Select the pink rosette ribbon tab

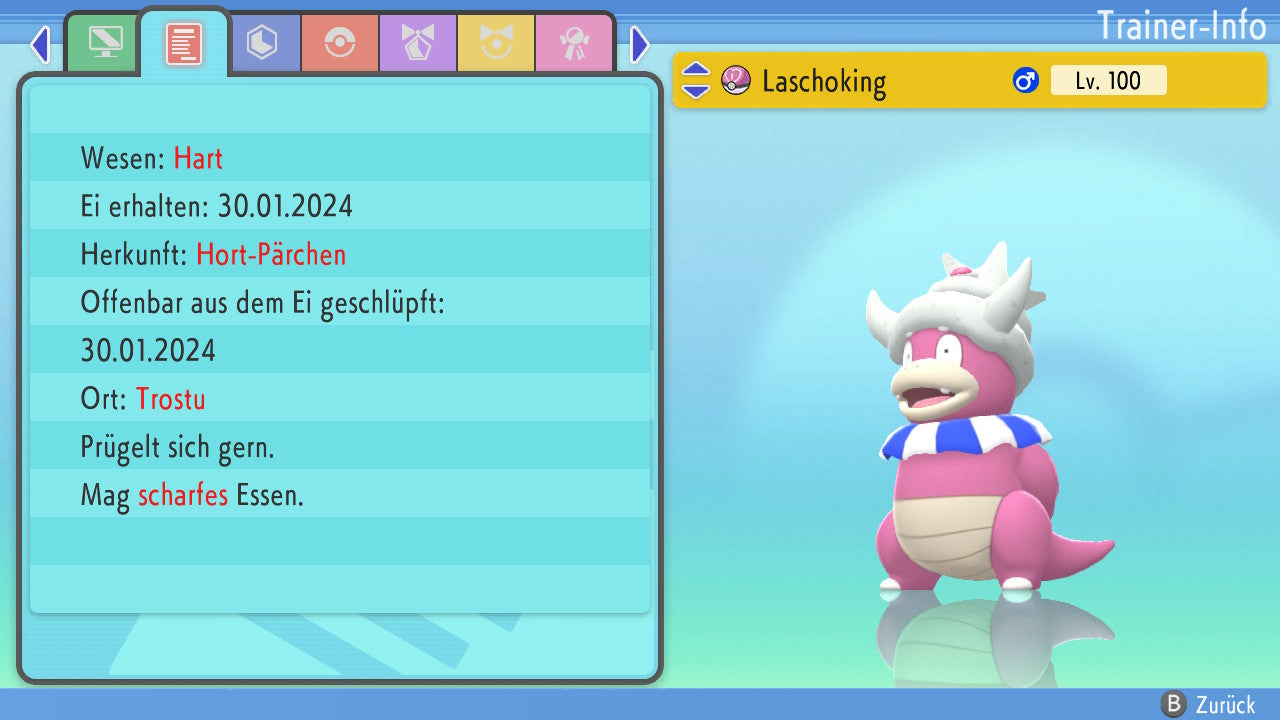point(574,43)
